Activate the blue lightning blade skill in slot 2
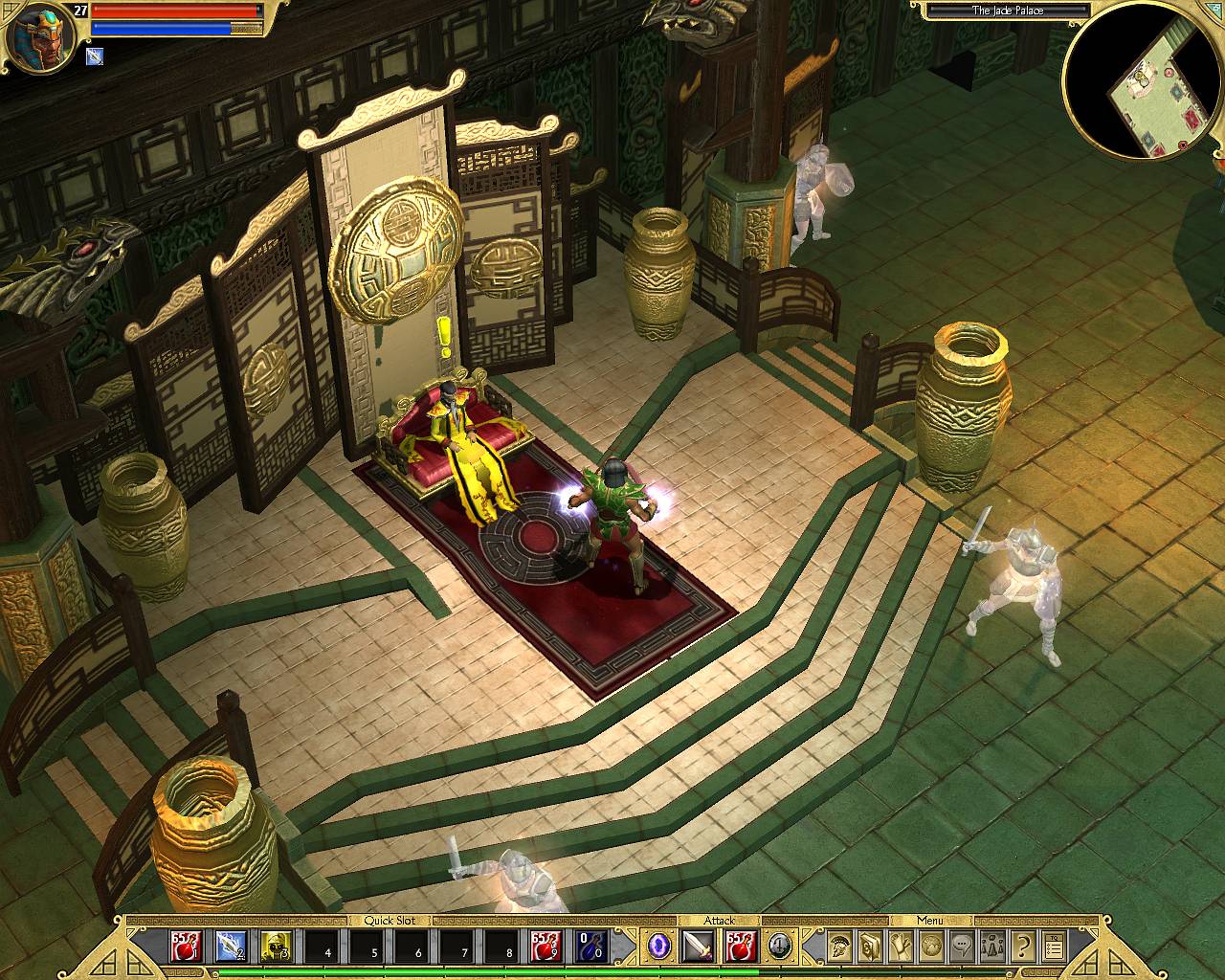This screenshot has width=1225, height=980. [x=230, y=947]
